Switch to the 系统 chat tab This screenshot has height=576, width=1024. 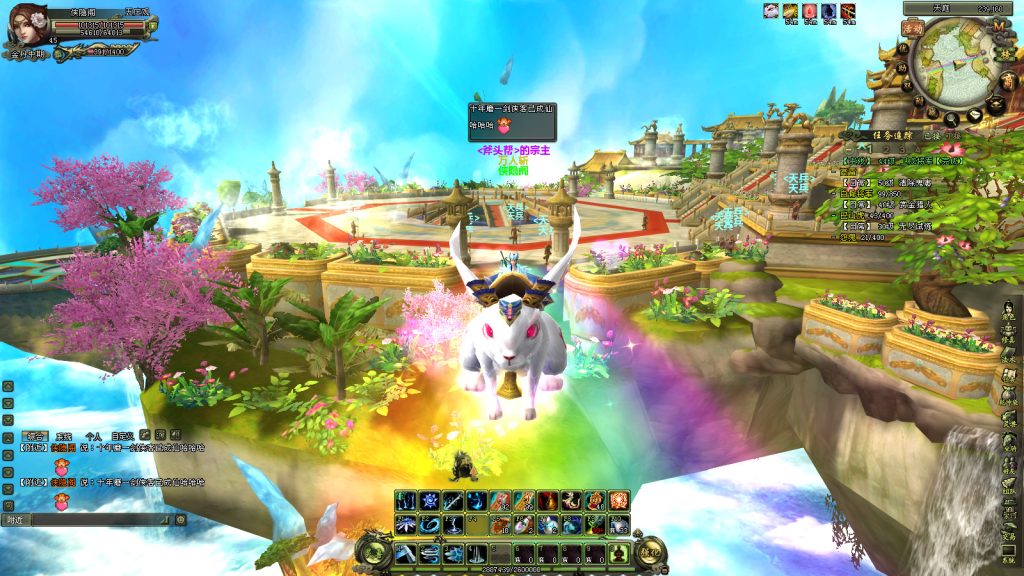65,436
